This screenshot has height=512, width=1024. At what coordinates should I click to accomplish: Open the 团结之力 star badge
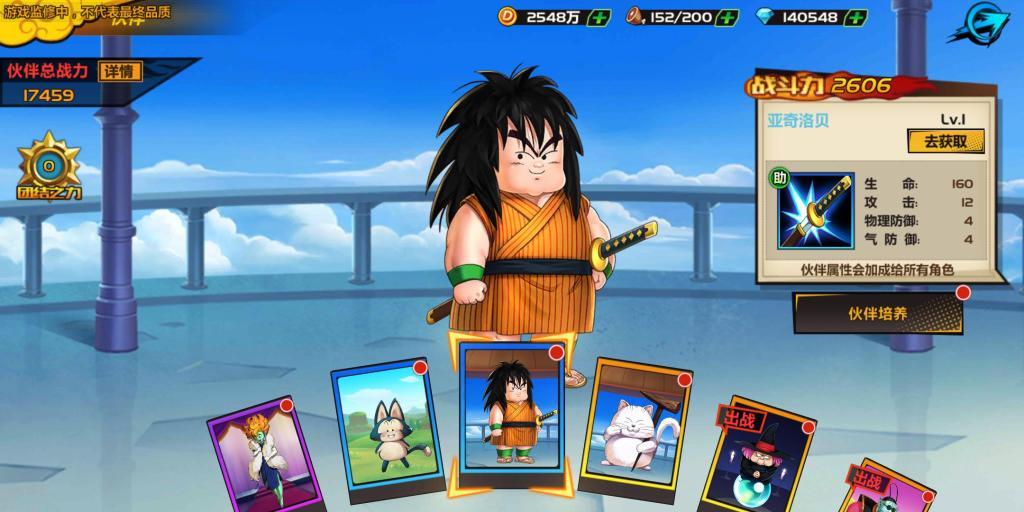click(48, 167)
